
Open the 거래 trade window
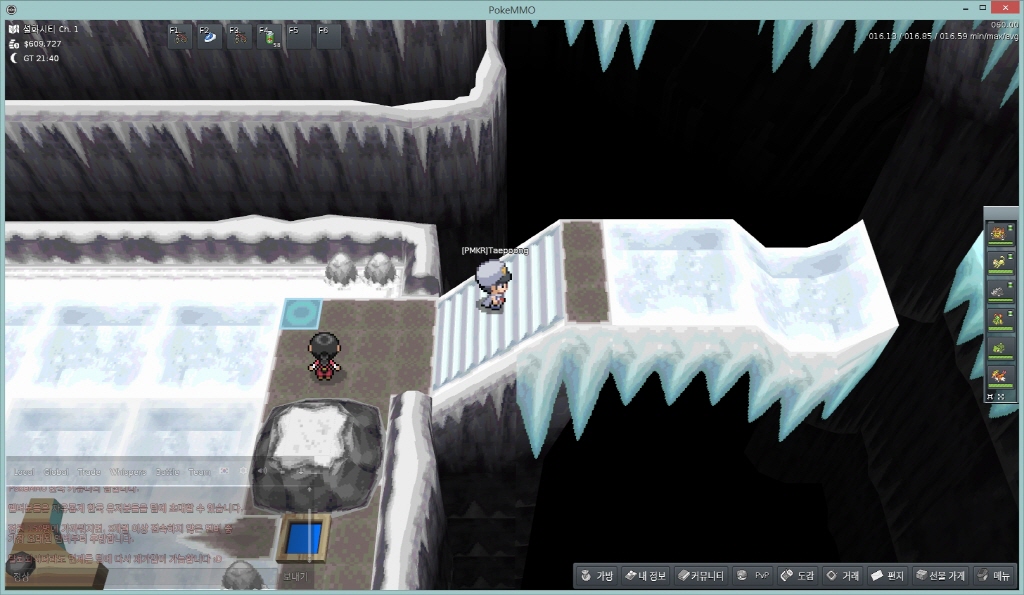click(x=842, y=576)
